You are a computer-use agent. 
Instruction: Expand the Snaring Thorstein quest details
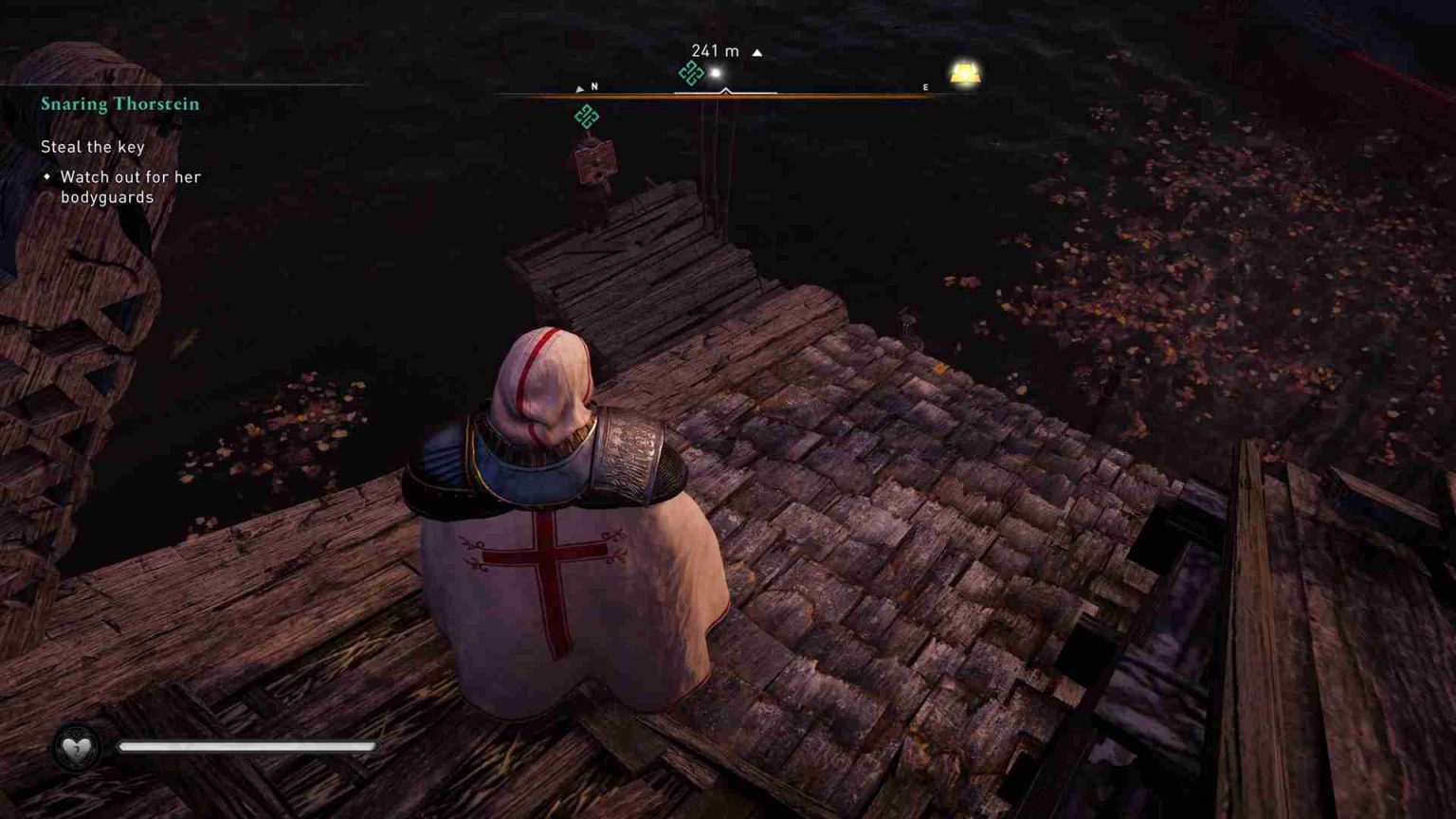(x=119, y=104)
